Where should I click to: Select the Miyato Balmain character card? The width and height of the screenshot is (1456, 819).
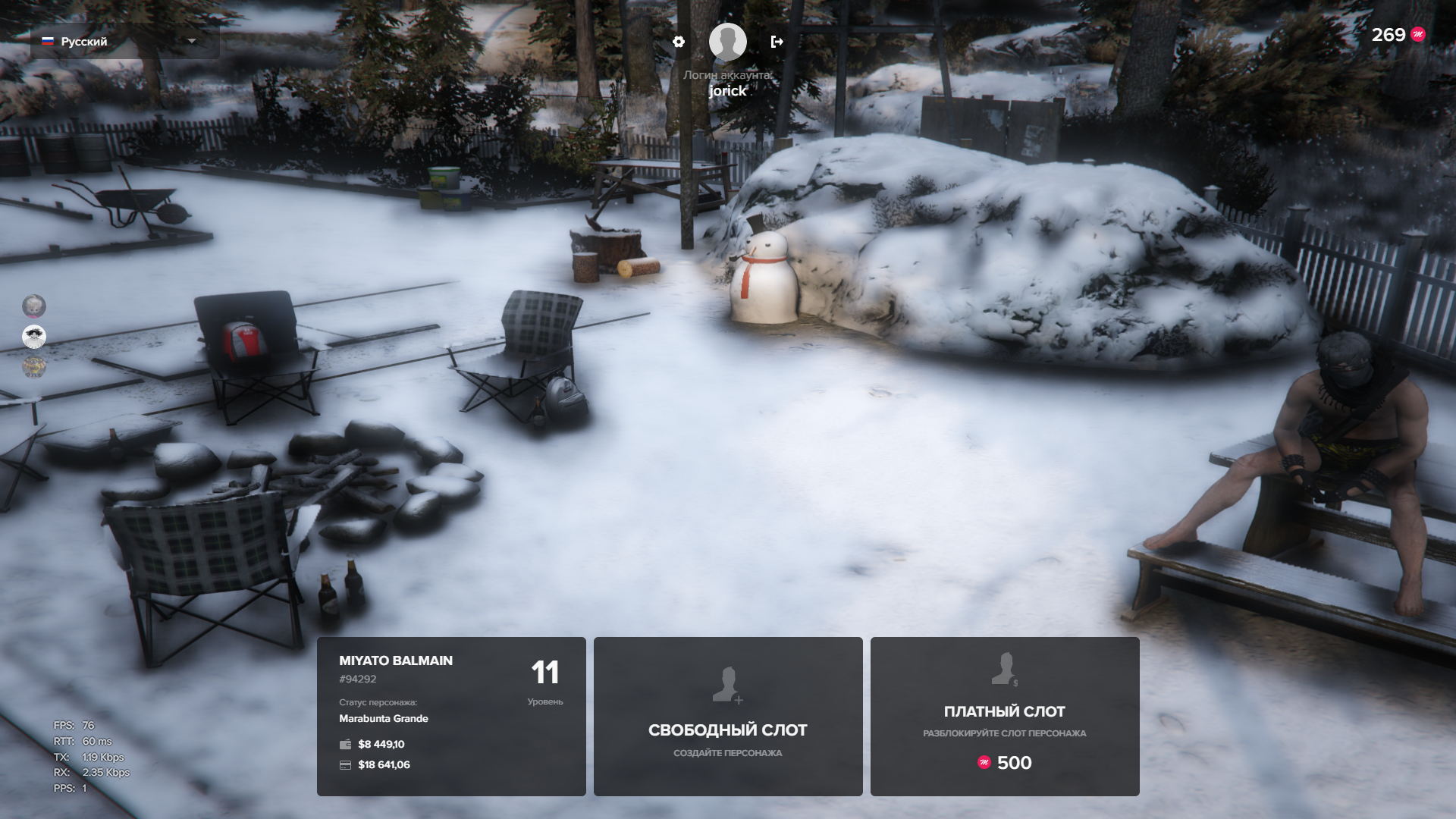(451, 716)
